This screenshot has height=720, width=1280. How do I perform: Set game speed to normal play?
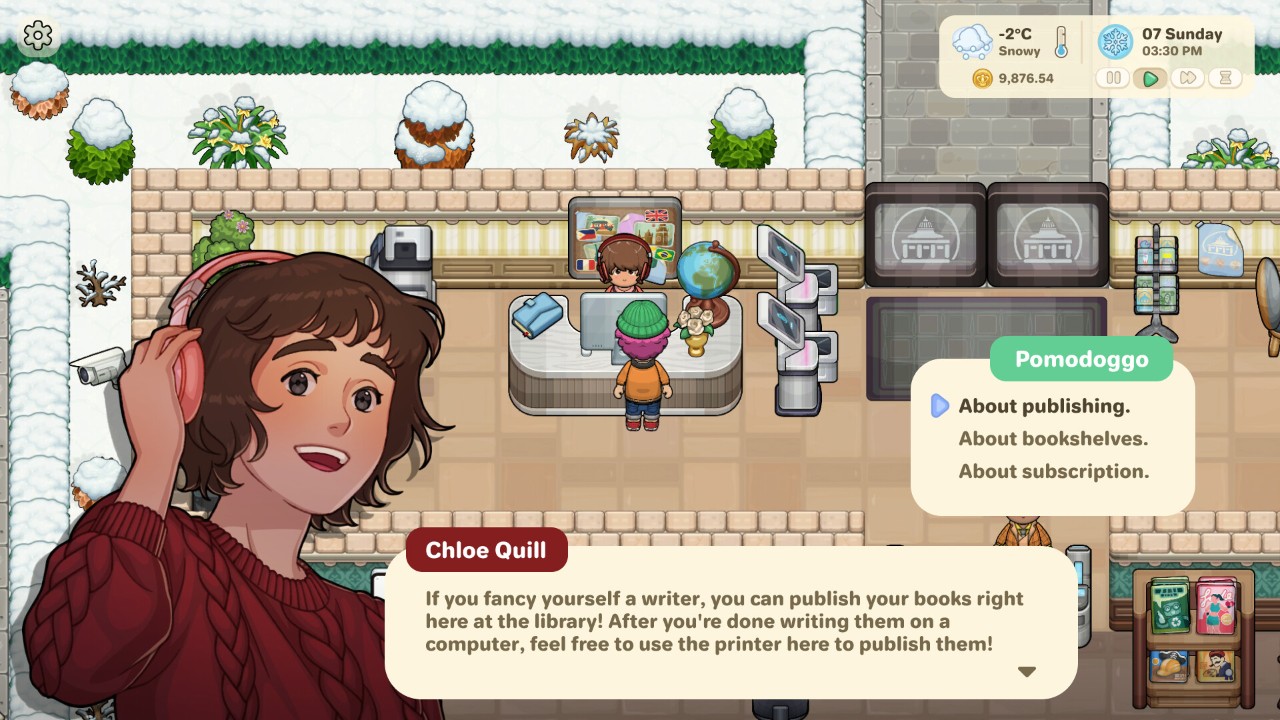[x=1150, y=78]
